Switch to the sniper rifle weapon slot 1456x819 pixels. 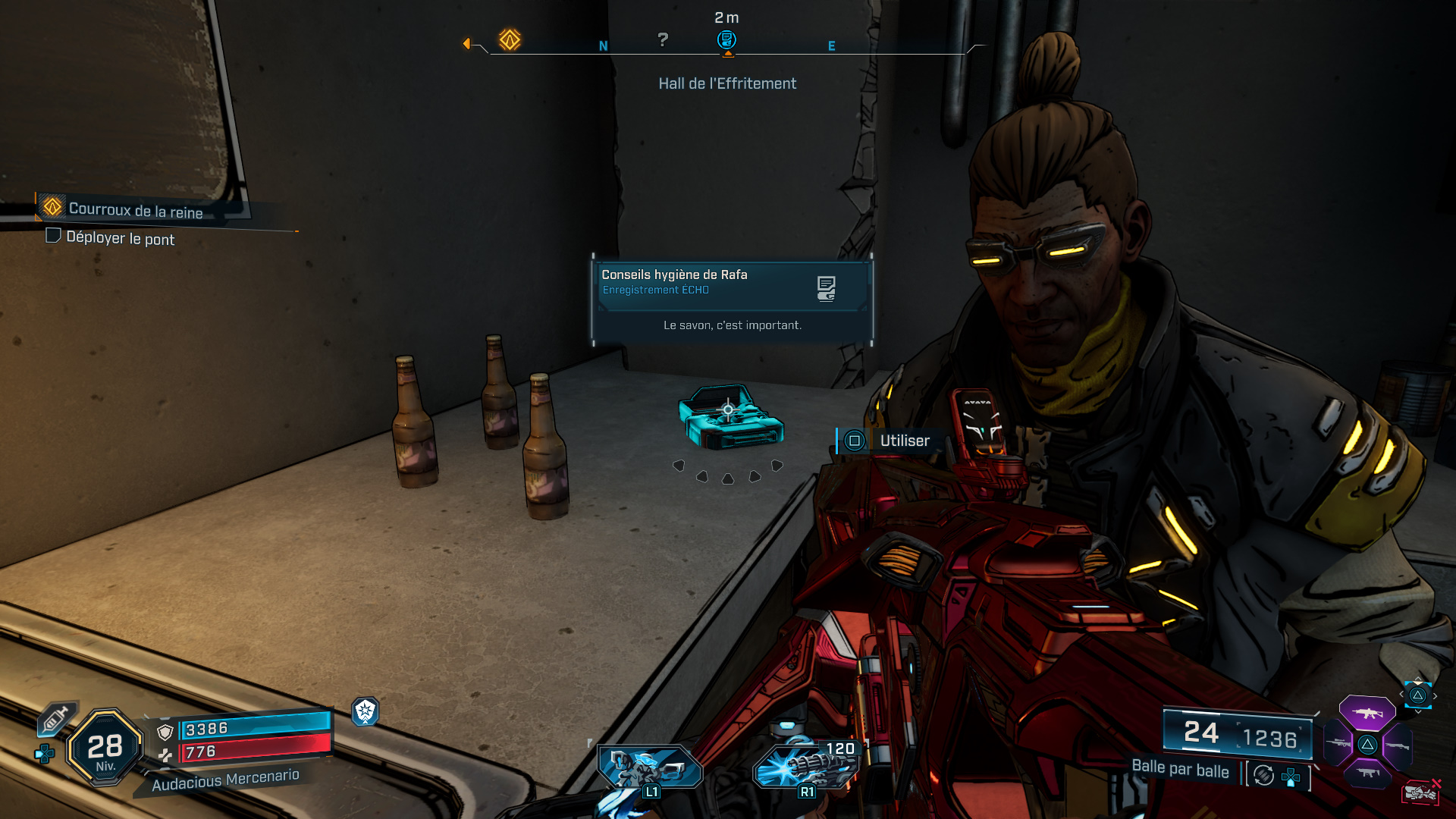coord(1338,744)
